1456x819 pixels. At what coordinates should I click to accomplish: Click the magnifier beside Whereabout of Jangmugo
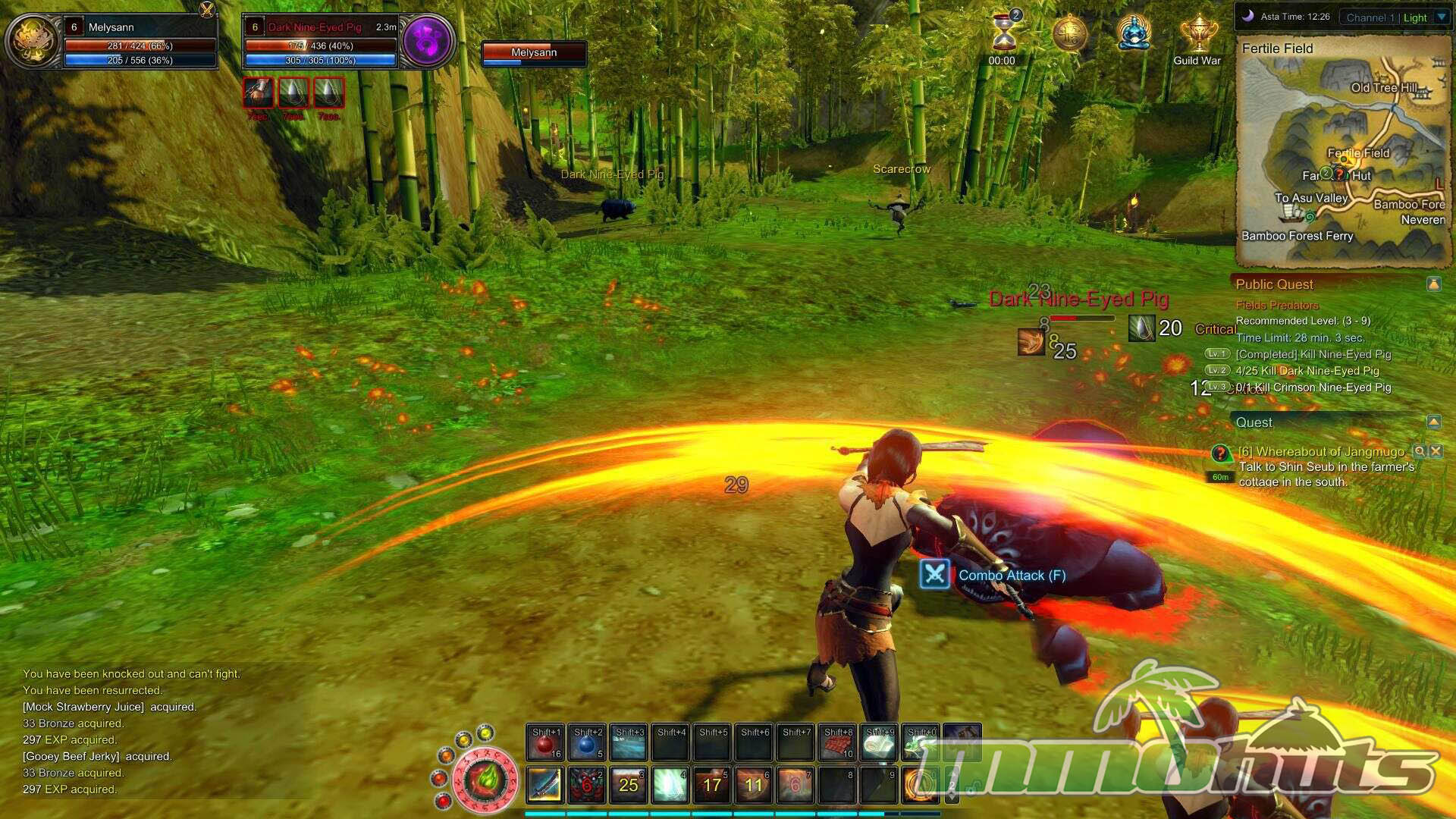click(1420, 451)
